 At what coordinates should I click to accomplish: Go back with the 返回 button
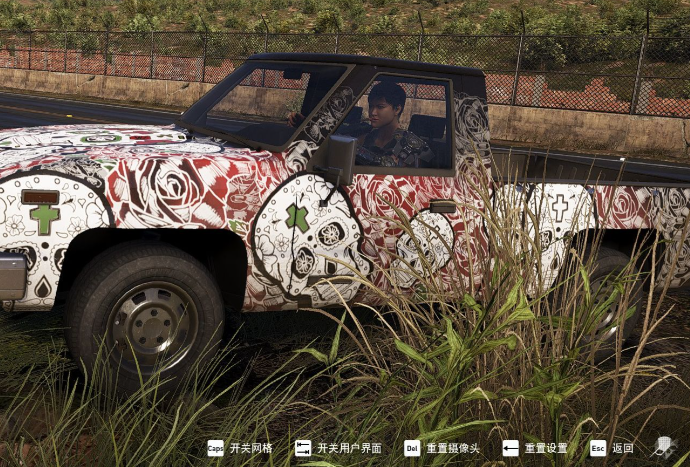612,448
